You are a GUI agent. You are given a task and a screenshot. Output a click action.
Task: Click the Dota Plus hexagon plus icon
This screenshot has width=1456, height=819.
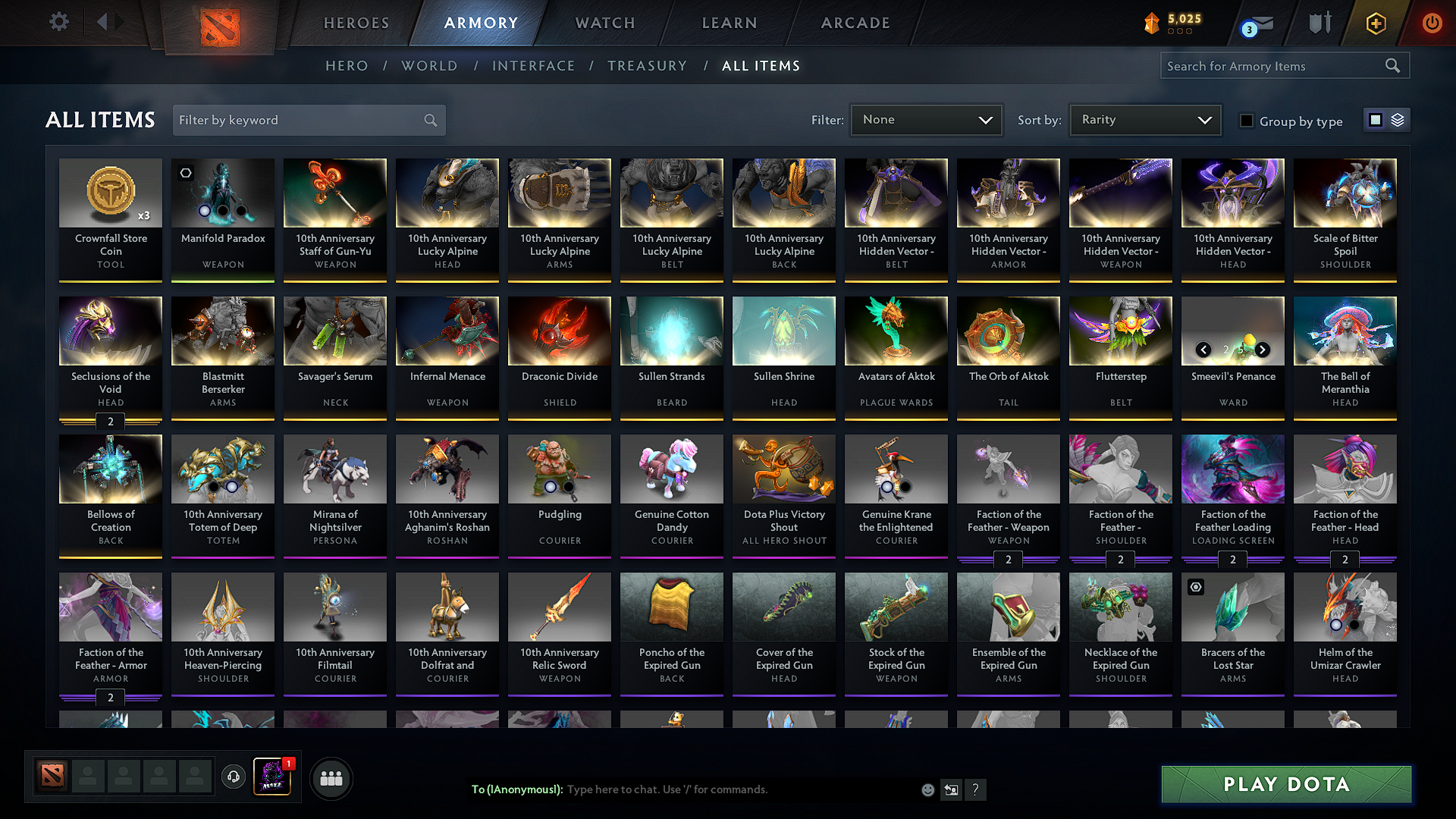click(1375, 23)
